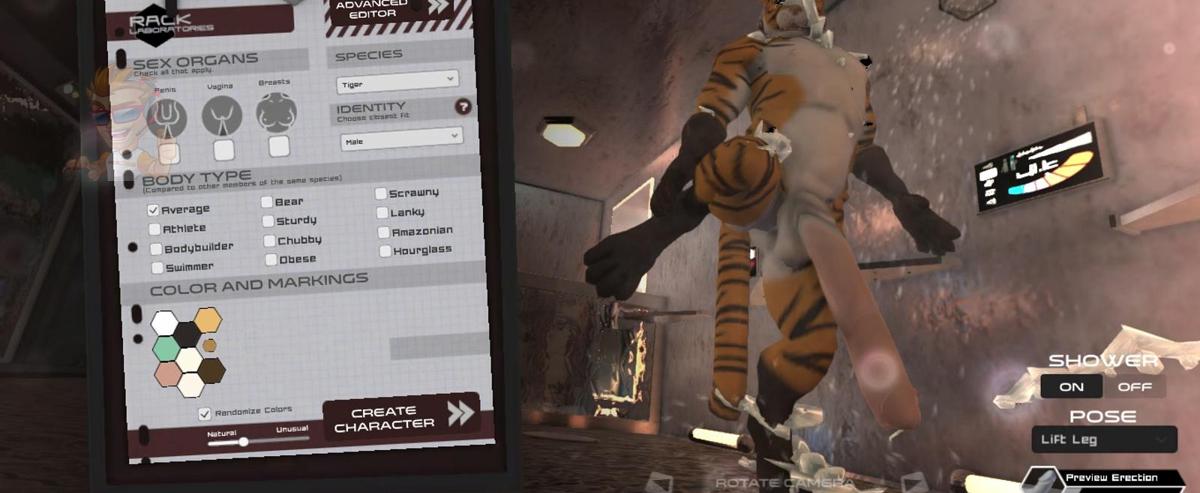
Task: Open the Pose dropdown showing Lift Leg
Action: click(1103, 439)
